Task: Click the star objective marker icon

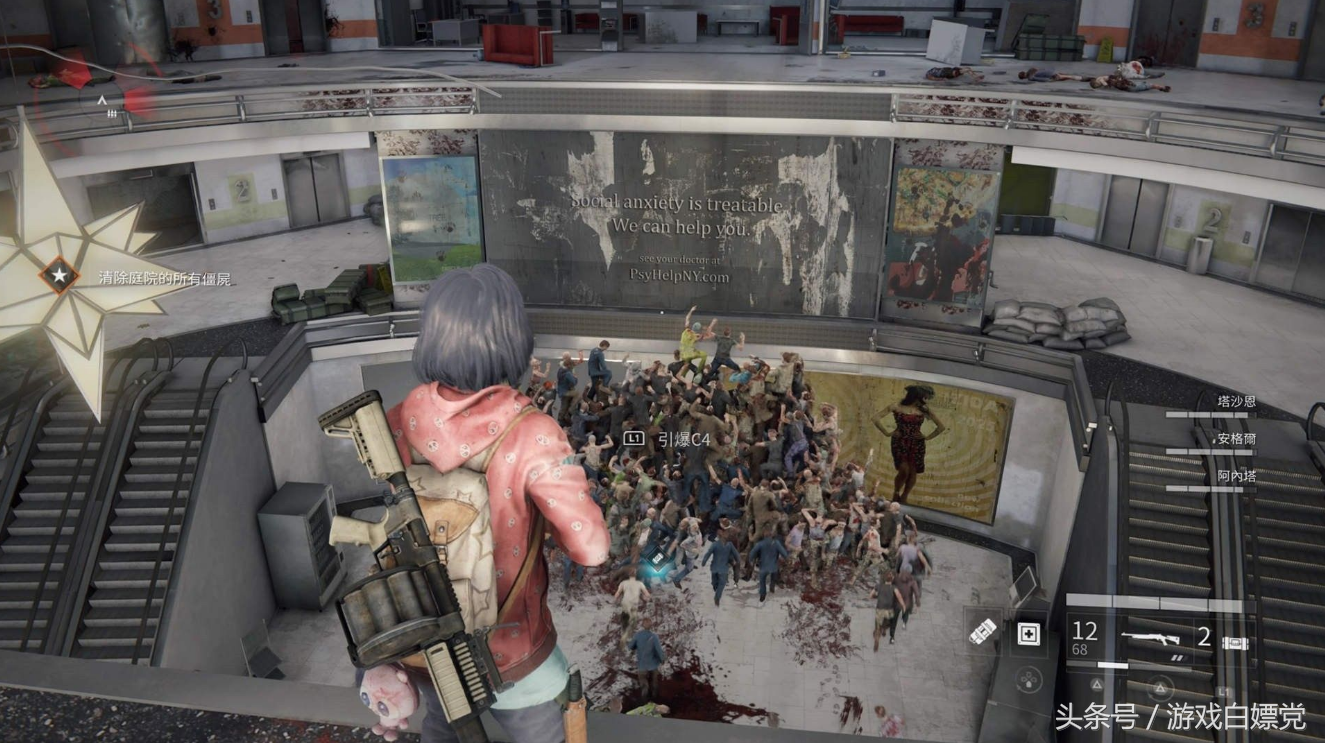Action: point(59,274)
